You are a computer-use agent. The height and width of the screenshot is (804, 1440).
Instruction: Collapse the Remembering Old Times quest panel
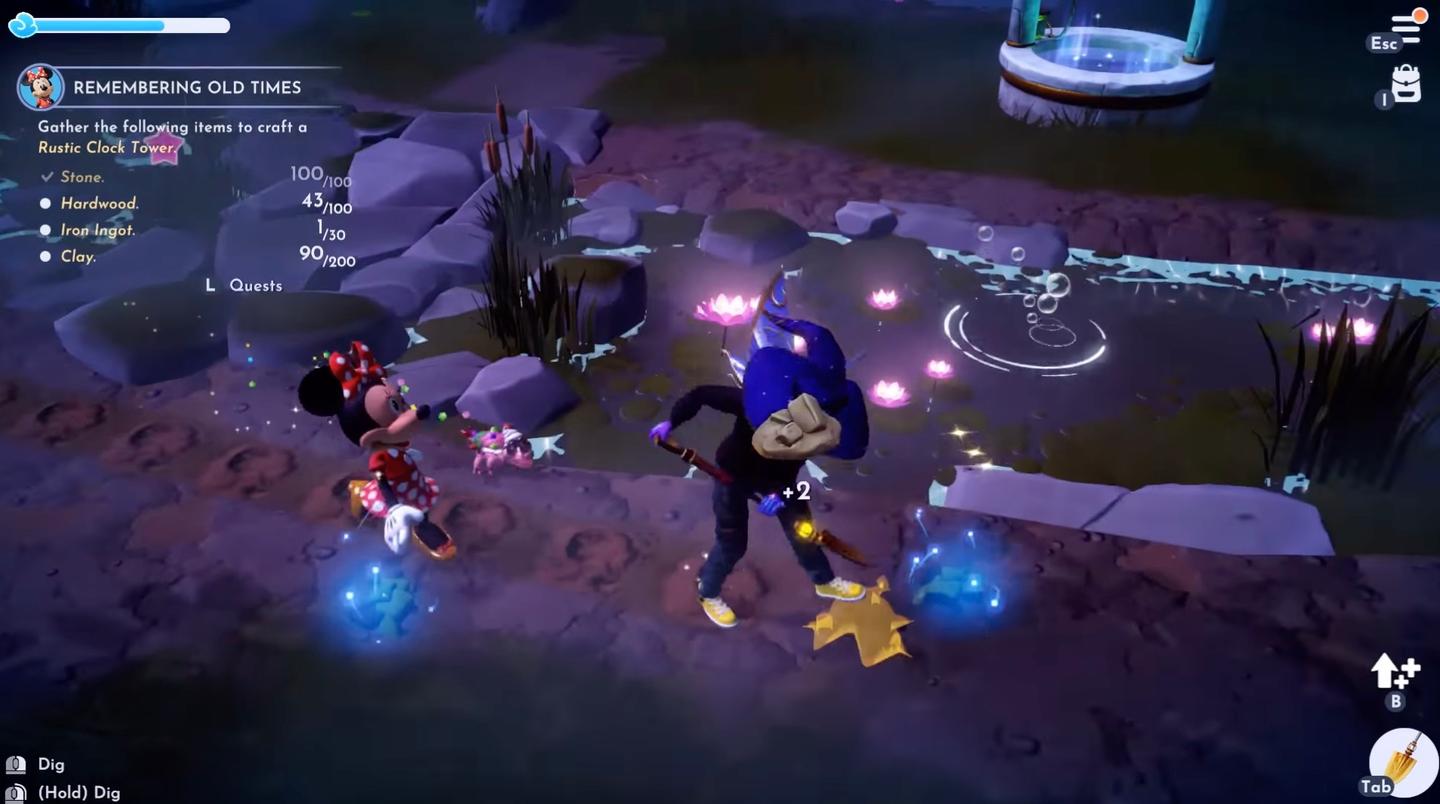[x=187, y=87]
